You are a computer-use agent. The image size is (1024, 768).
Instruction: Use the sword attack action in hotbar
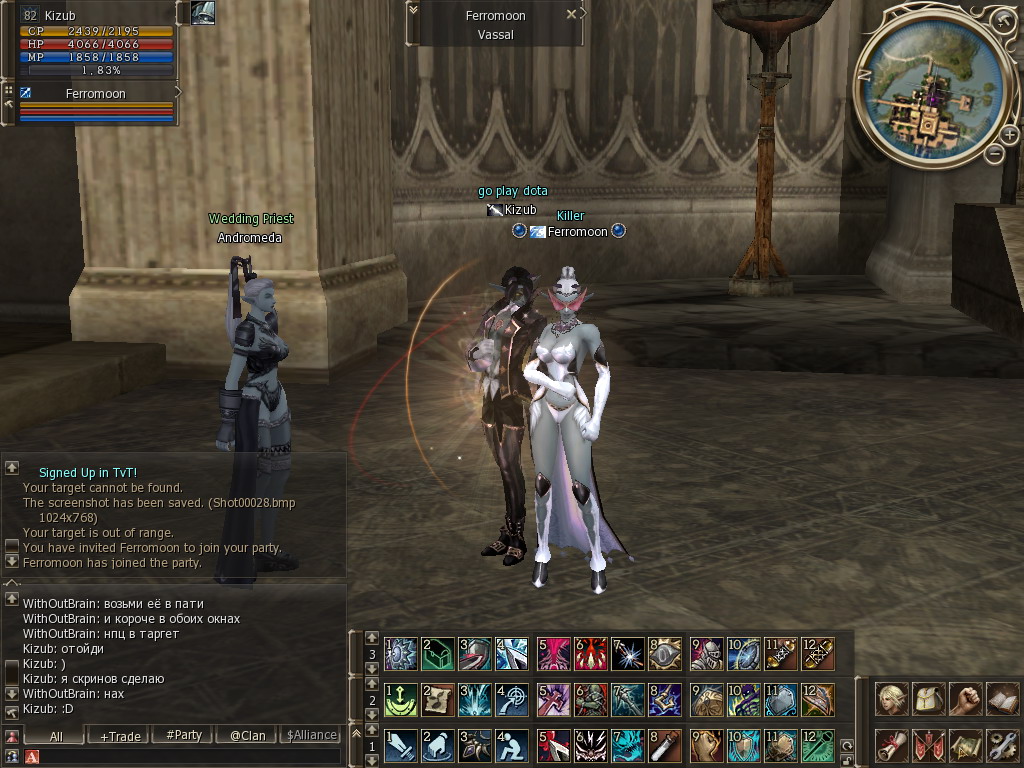pyautogui.click(x=401, y=746)
